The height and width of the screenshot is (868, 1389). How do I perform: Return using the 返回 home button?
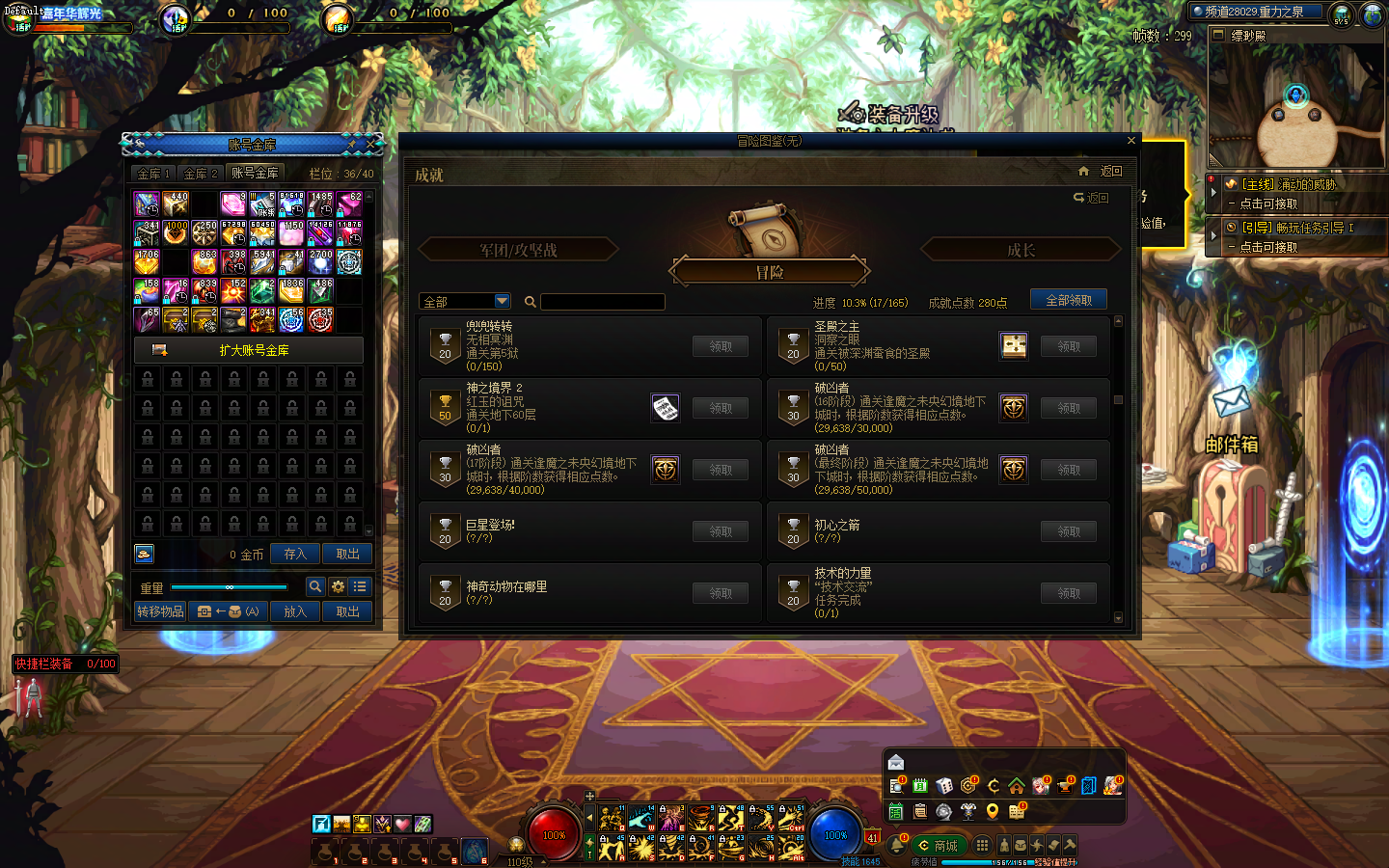point(1101,172)
